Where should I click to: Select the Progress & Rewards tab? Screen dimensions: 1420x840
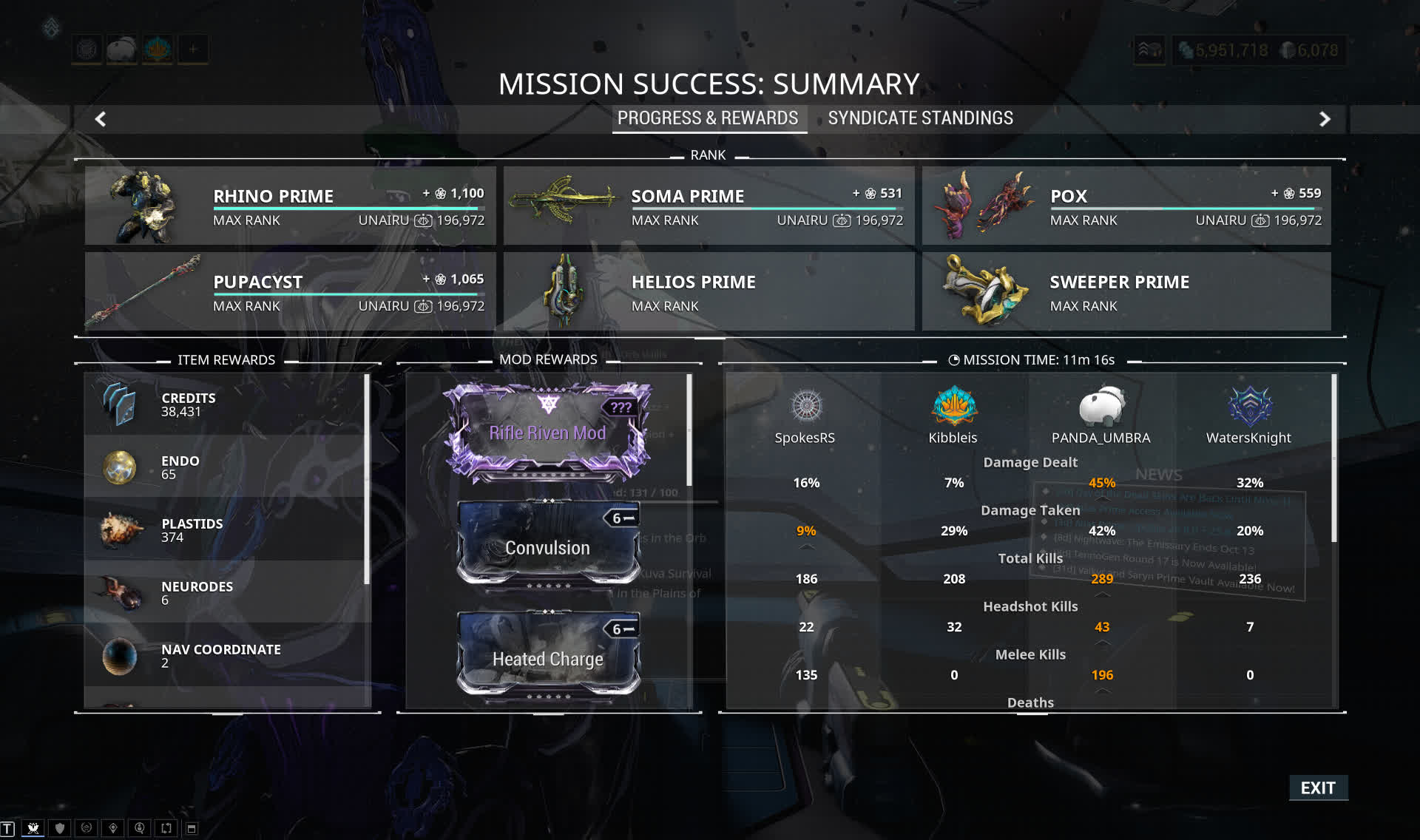[x=708, y=118]
